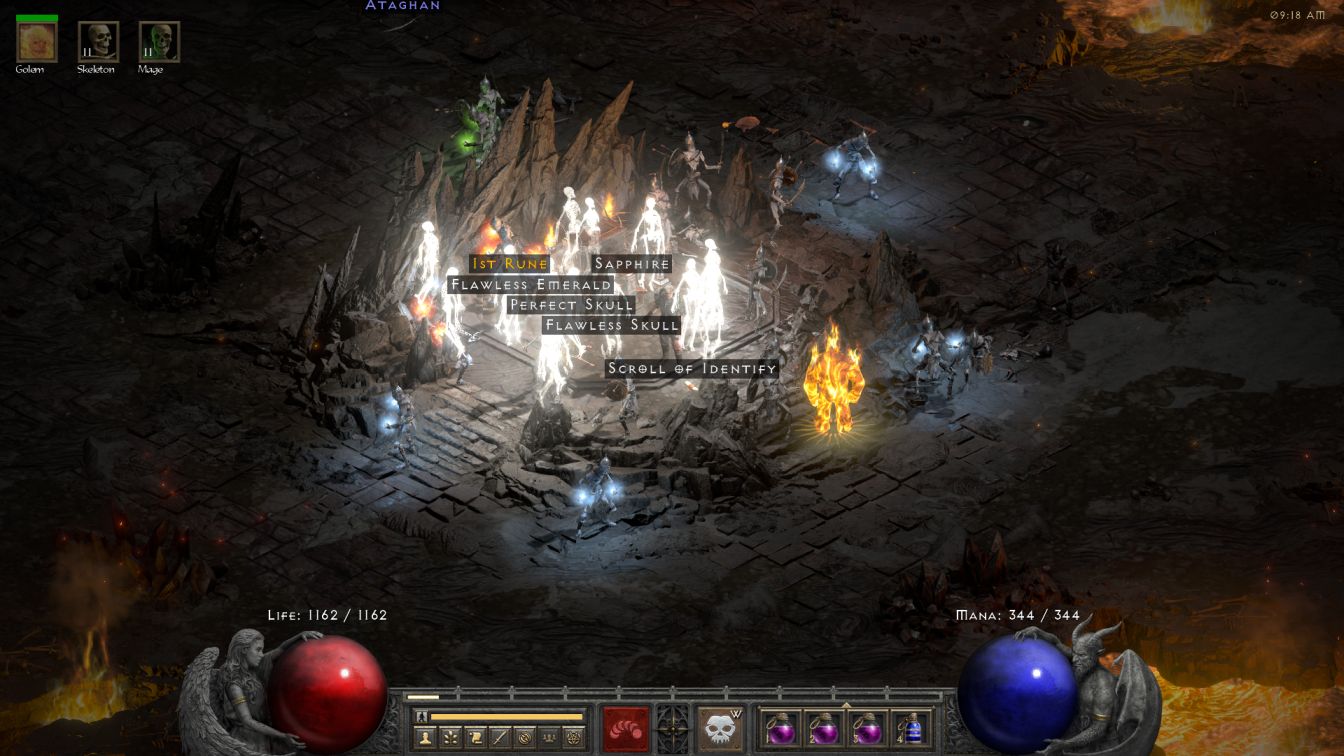This screenshot has width=1344, height=756.
Task: Open the red left-click skill selector
Action: coord(625,729)
